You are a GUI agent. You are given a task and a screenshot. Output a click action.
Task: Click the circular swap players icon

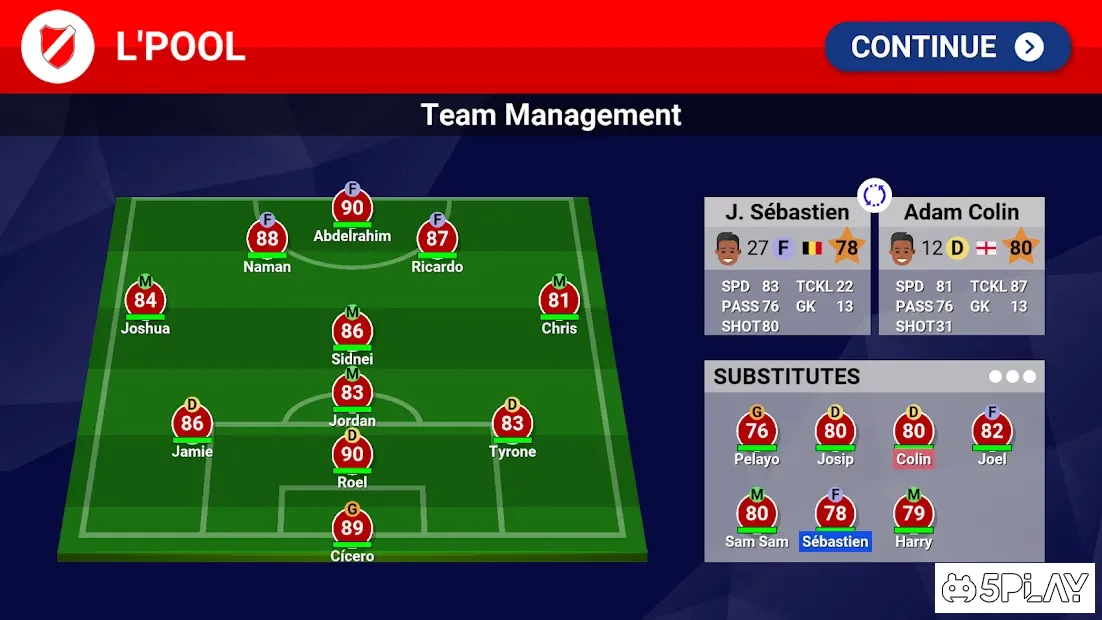pos(875,195)
